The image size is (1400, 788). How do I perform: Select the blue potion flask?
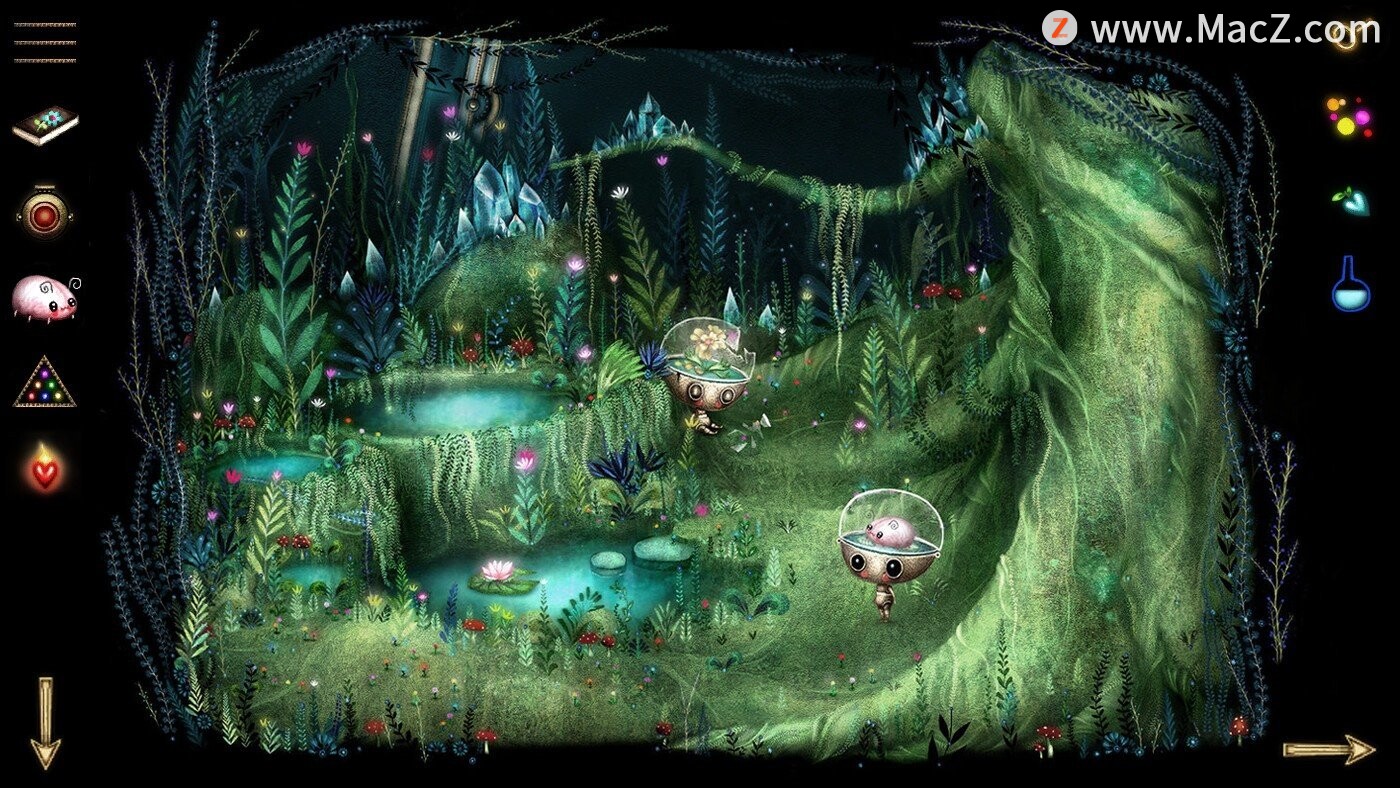pyautogui.click(x=1350, y=284)
